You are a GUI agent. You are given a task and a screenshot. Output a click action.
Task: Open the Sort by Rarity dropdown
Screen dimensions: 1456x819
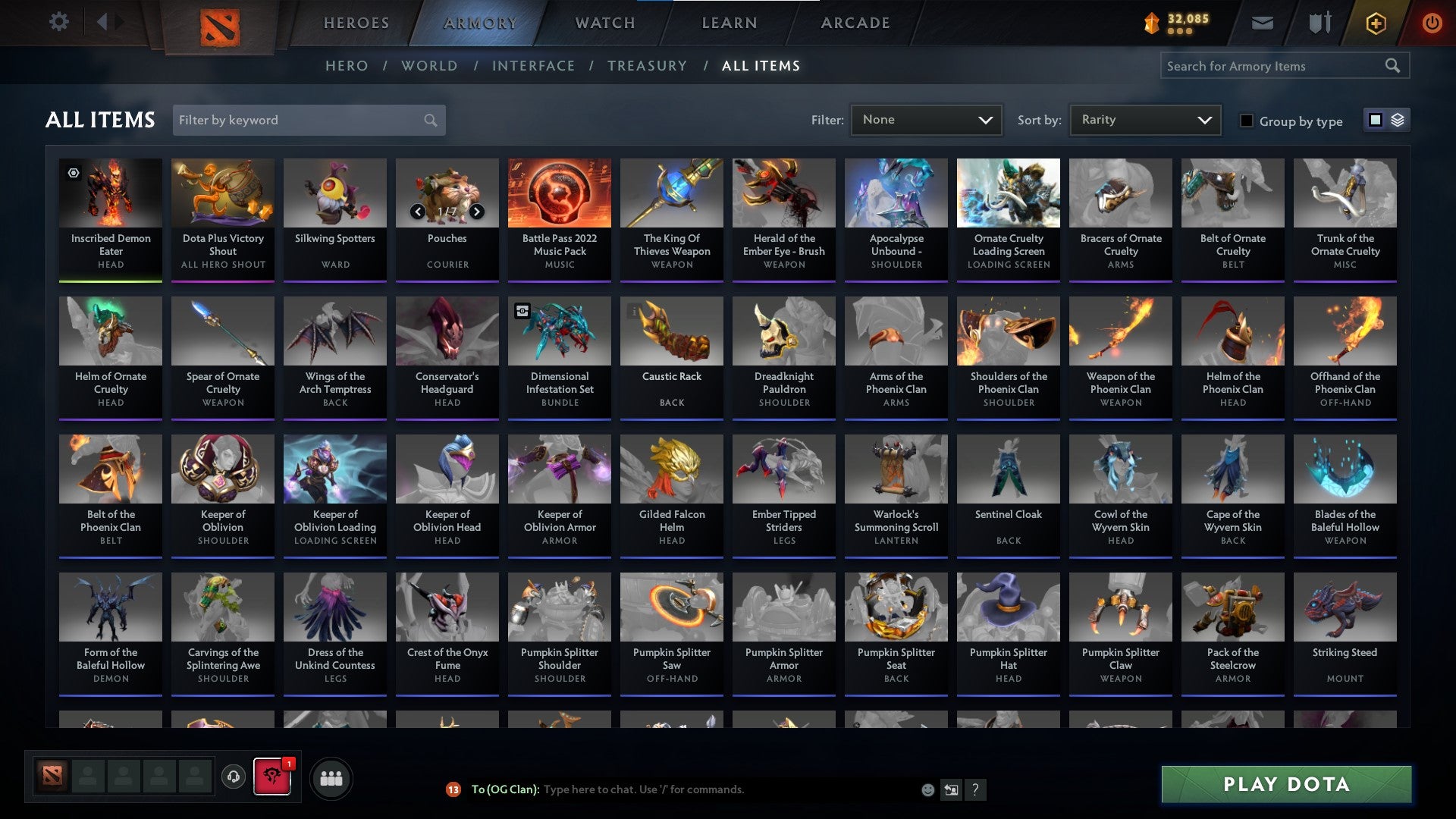point(1144,119)
